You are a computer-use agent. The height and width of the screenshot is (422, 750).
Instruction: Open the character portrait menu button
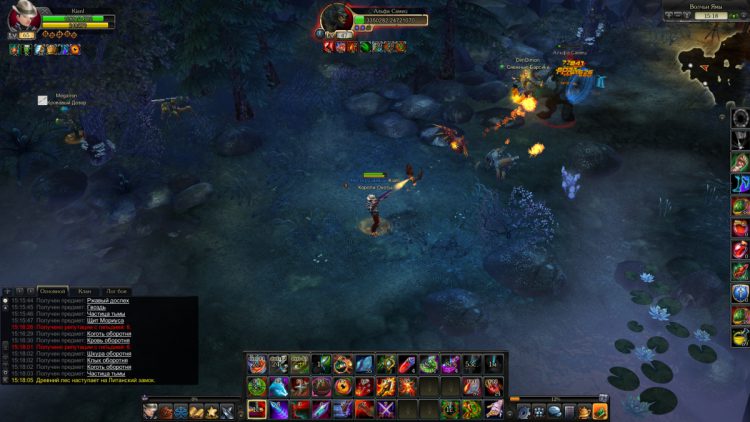click(151, 411)
